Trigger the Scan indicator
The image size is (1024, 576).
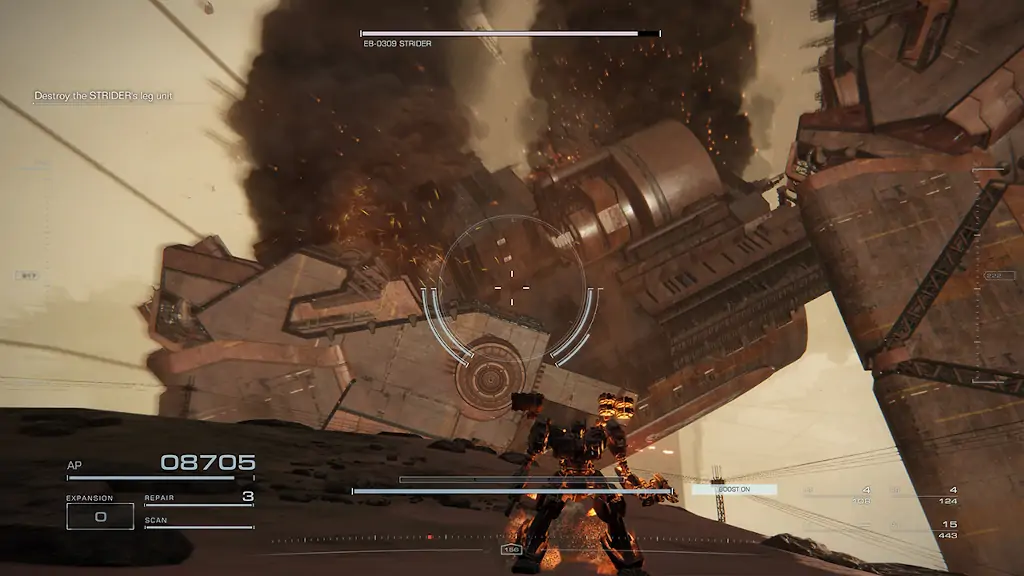199,523
